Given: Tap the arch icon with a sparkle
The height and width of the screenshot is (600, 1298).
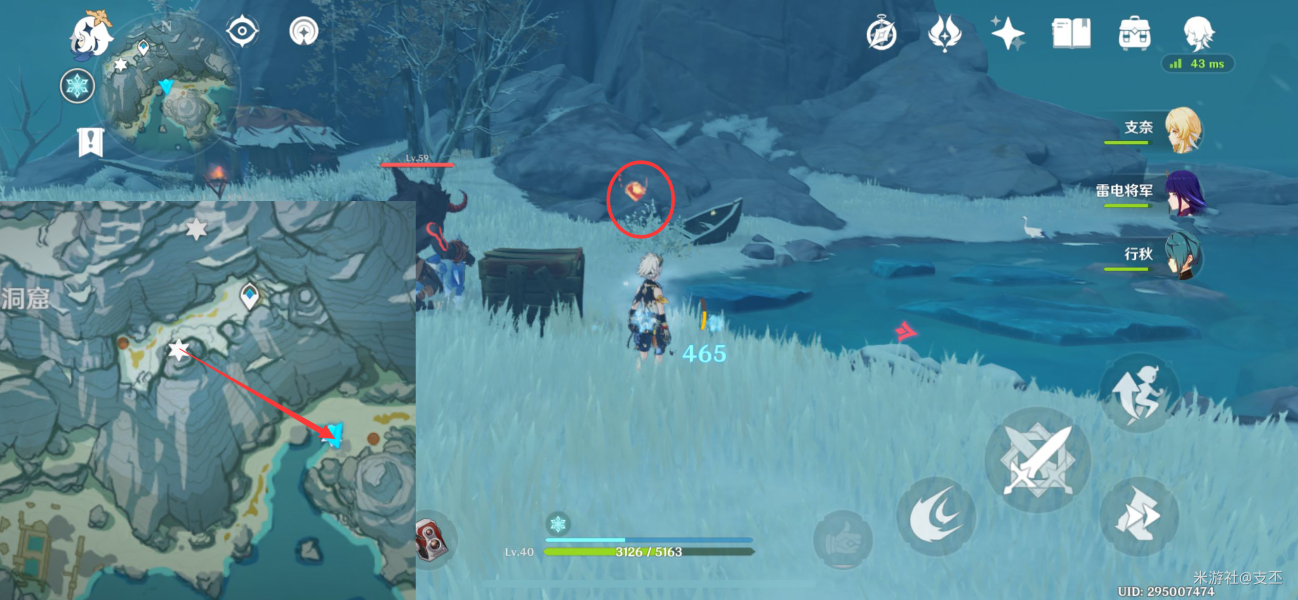Looking at the screenshot, I should click(303, 32).
